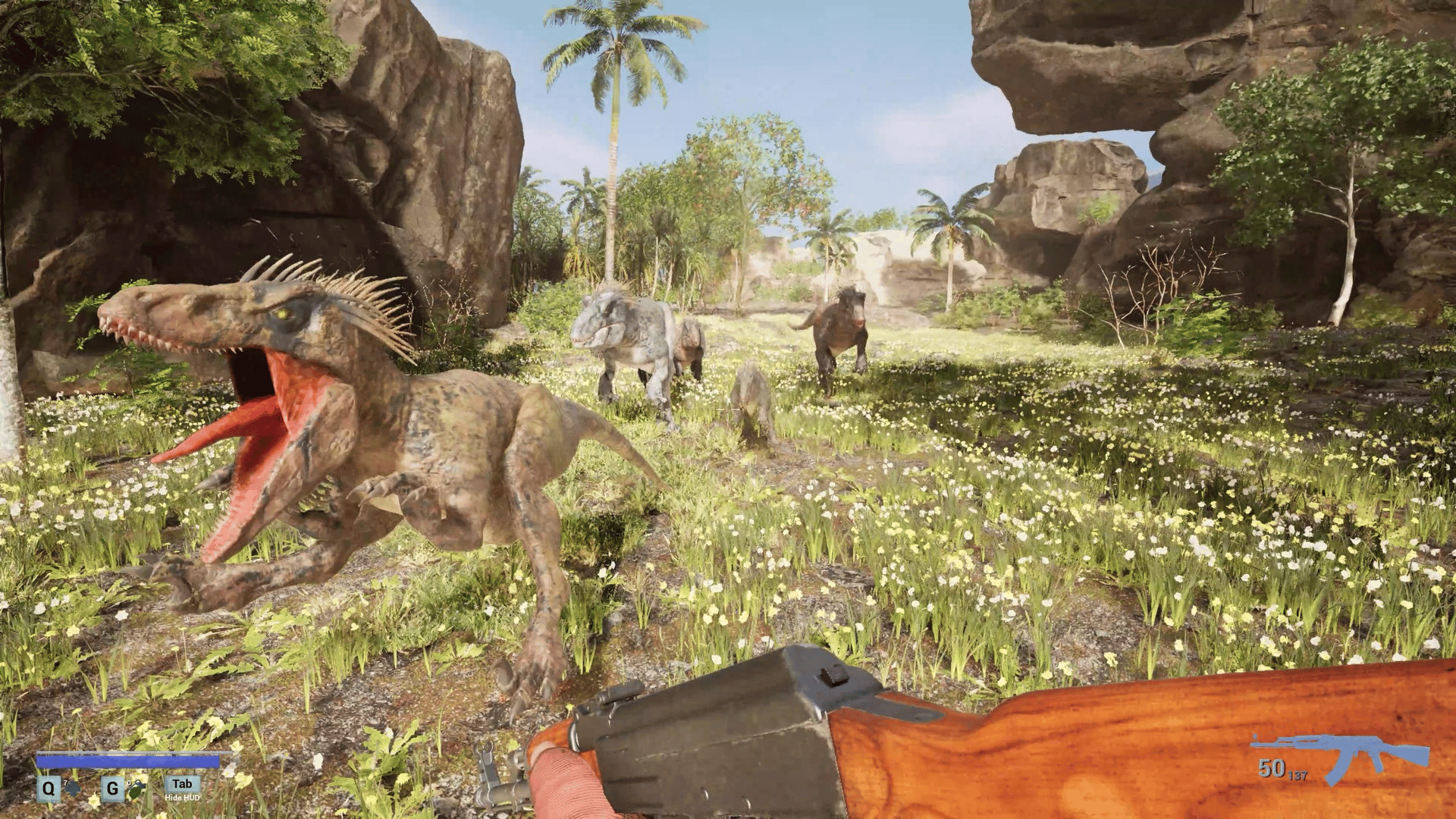This screenshot has width=1456, height=819.
Task: Select the green grenade icon
Action: pyautogui.click(x=136, y=789)
